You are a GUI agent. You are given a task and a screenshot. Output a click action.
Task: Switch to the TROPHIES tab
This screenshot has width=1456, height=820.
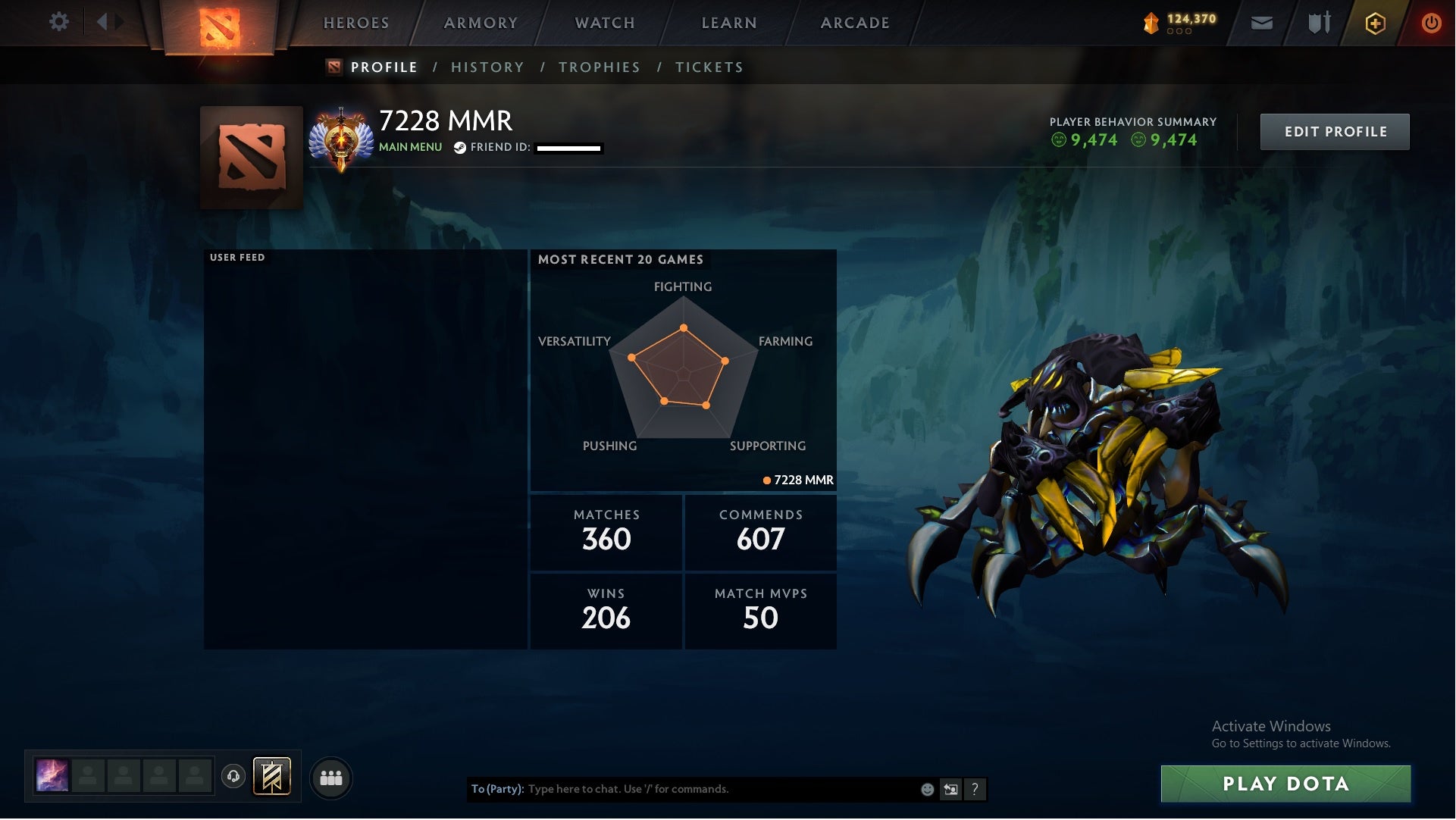click(600, 67)
